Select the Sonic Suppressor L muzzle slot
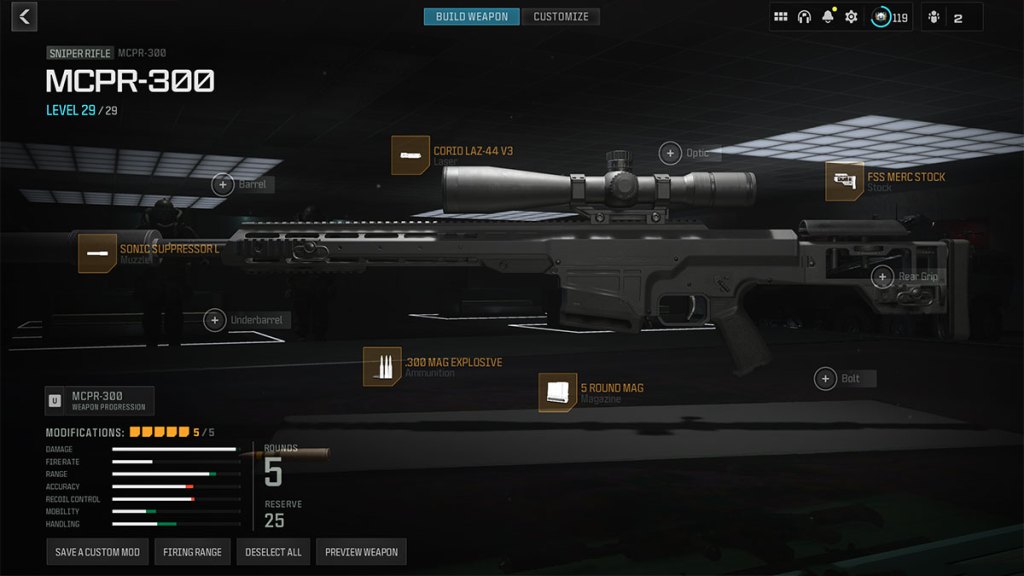 pos(98,253)
